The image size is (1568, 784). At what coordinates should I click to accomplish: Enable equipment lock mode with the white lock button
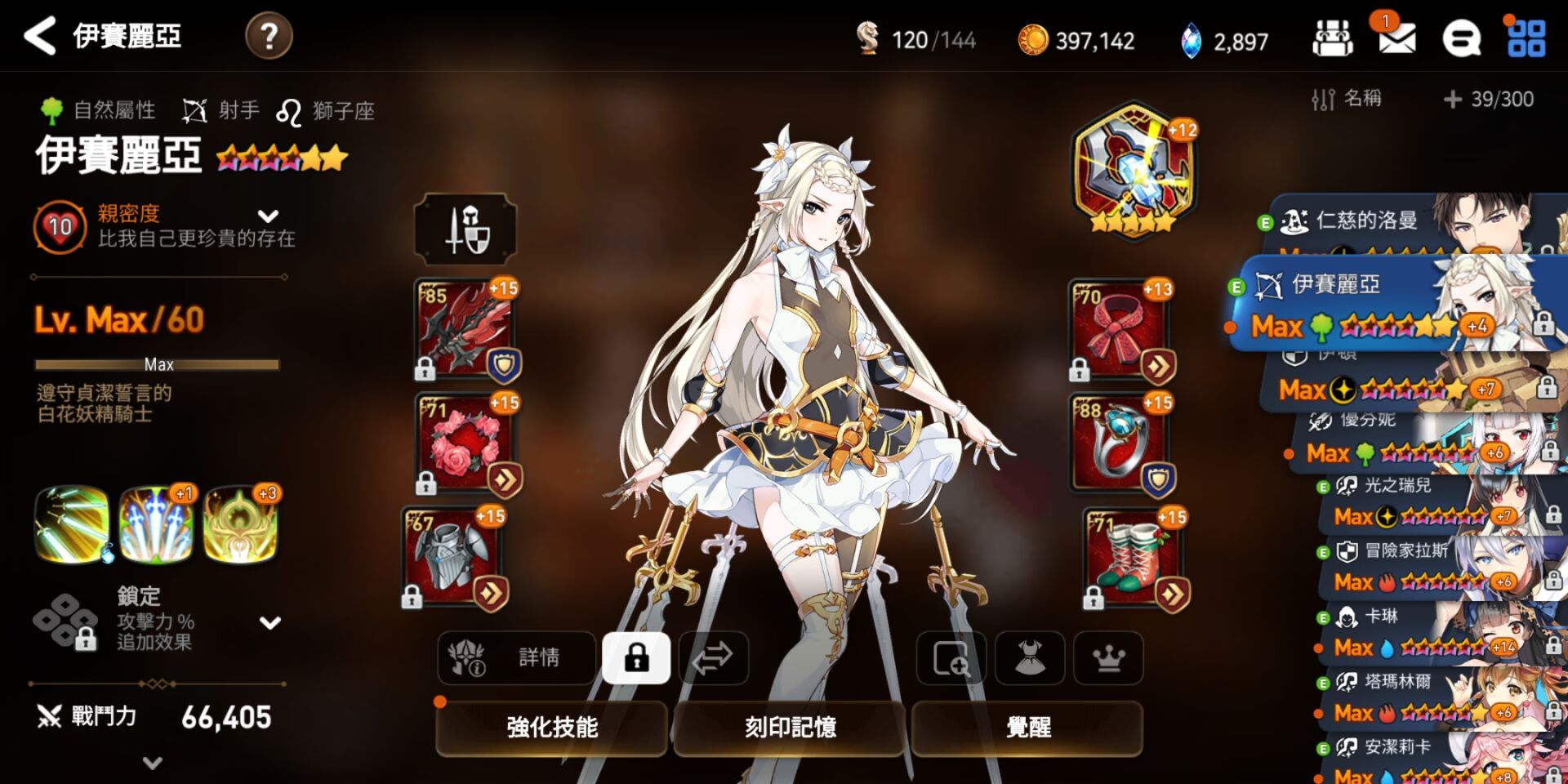[x=637, y=658]
